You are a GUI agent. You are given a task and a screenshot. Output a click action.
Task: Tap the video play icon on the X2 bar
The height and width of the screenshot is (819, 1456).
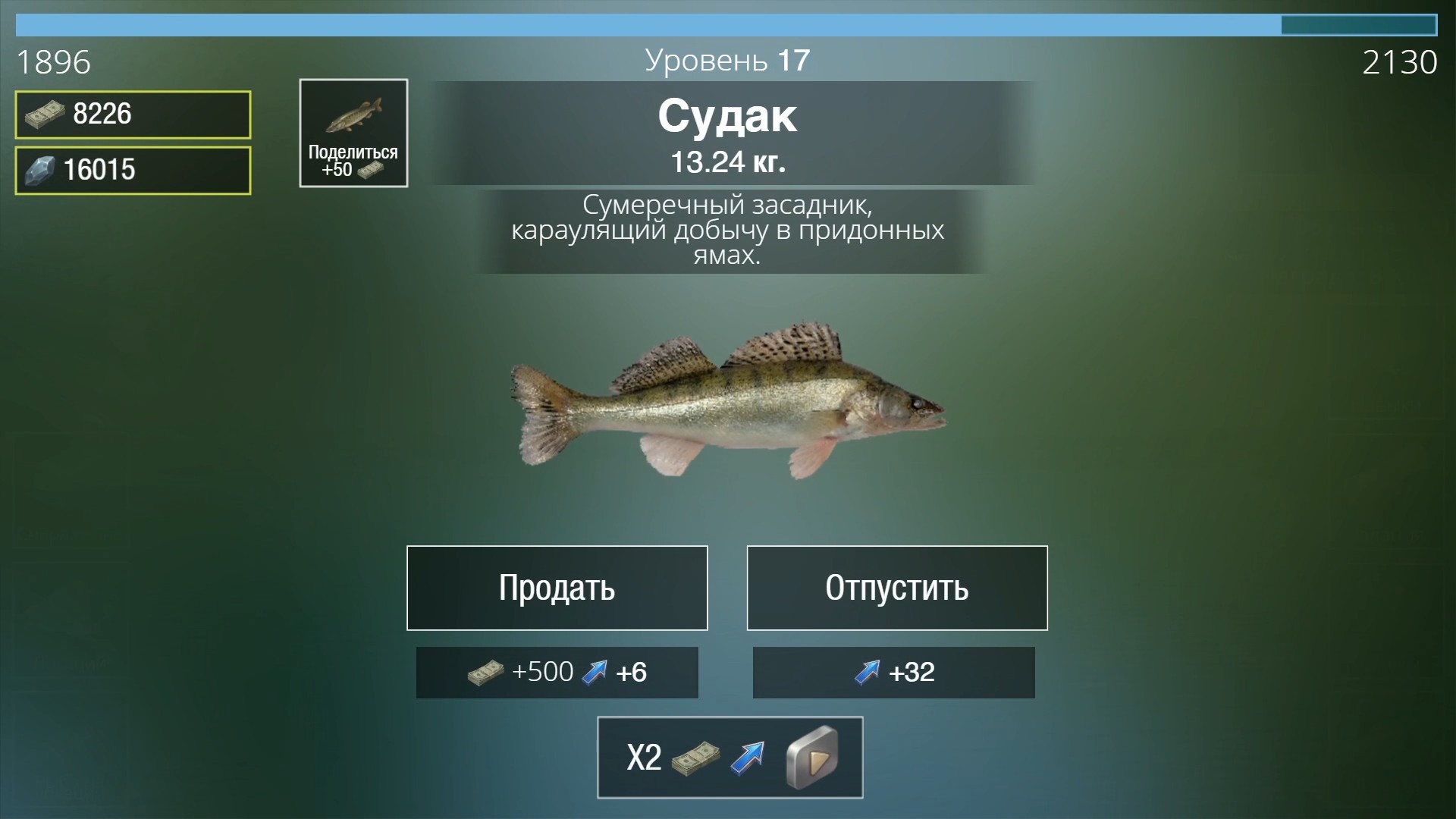point(811,757)
